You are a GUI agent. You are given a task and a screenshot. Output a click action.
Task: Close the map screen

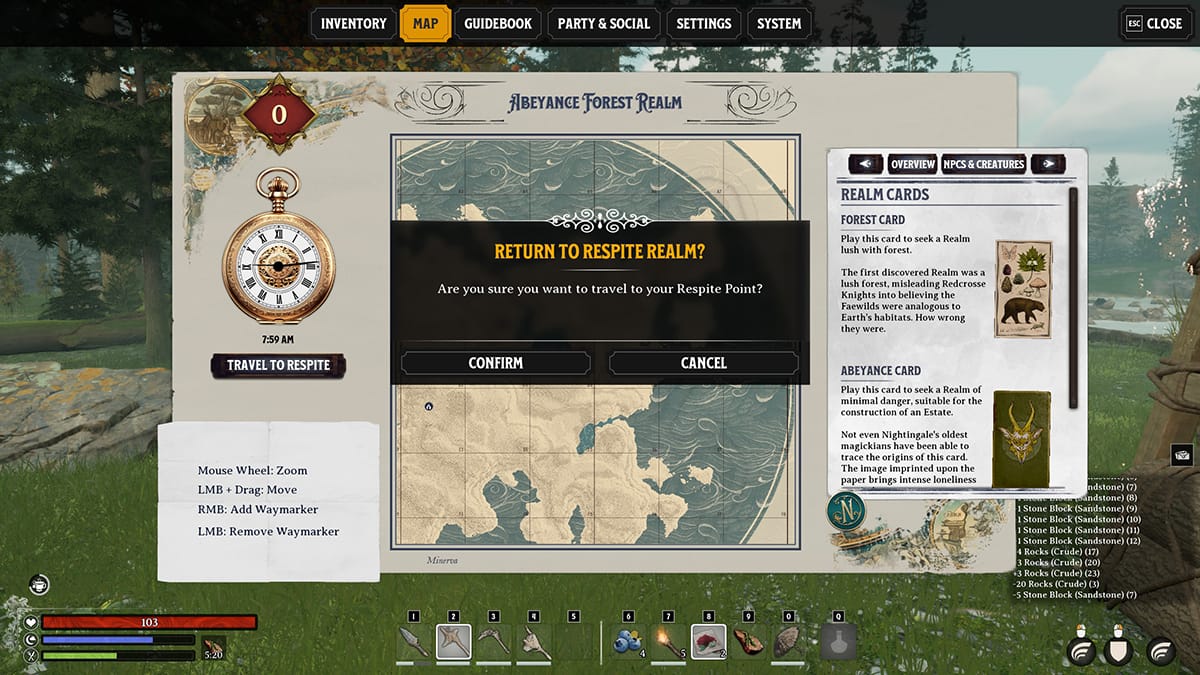point(1153,24)
